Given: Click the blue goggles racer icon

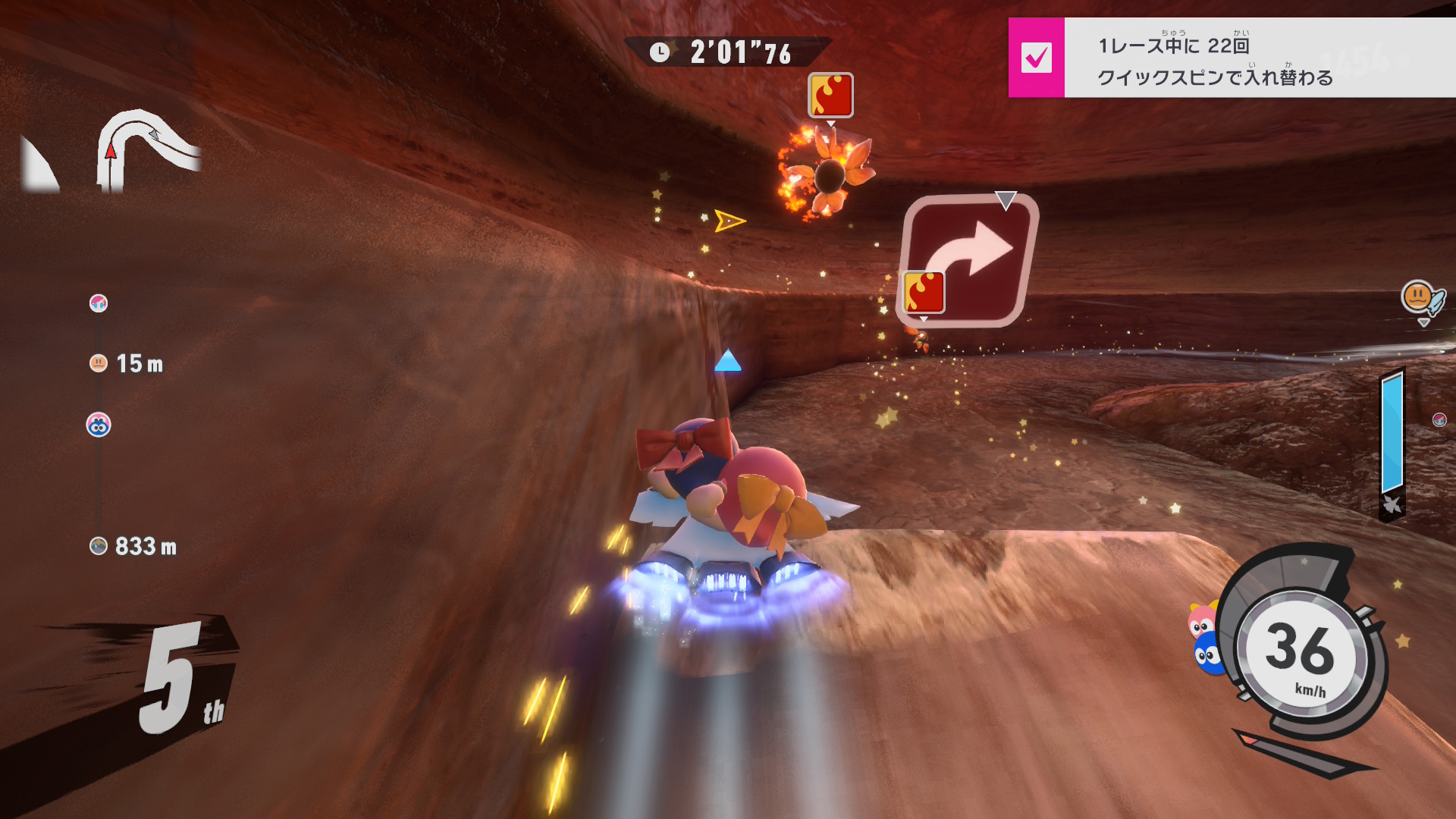Looking at the screenshot, I should point(99,425).
